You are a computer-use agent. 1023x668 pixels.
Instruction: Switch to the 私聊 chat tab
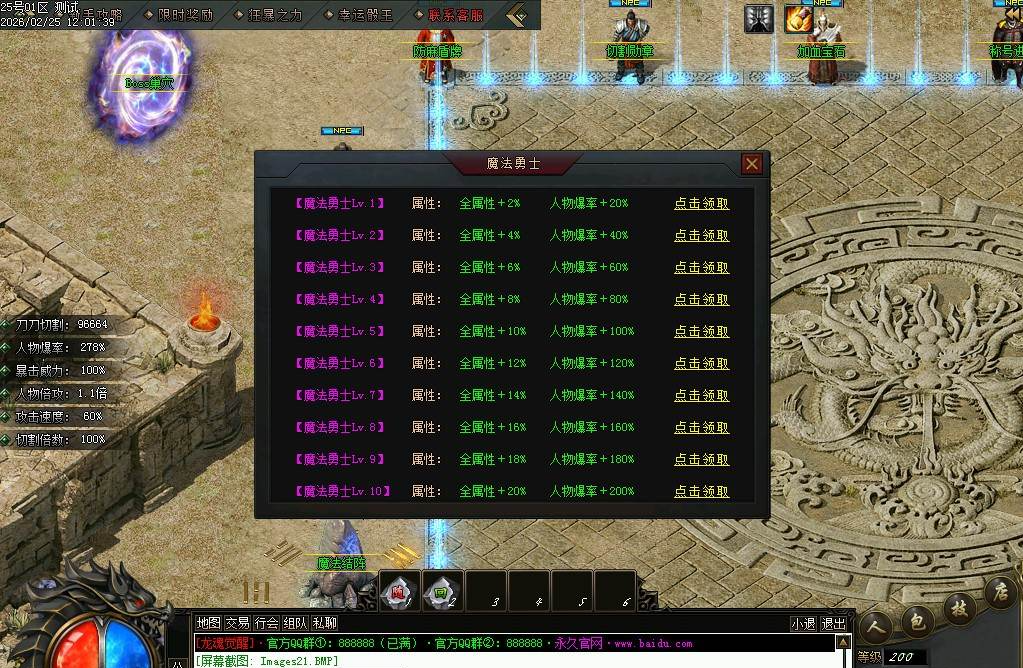tap(324, 623)
